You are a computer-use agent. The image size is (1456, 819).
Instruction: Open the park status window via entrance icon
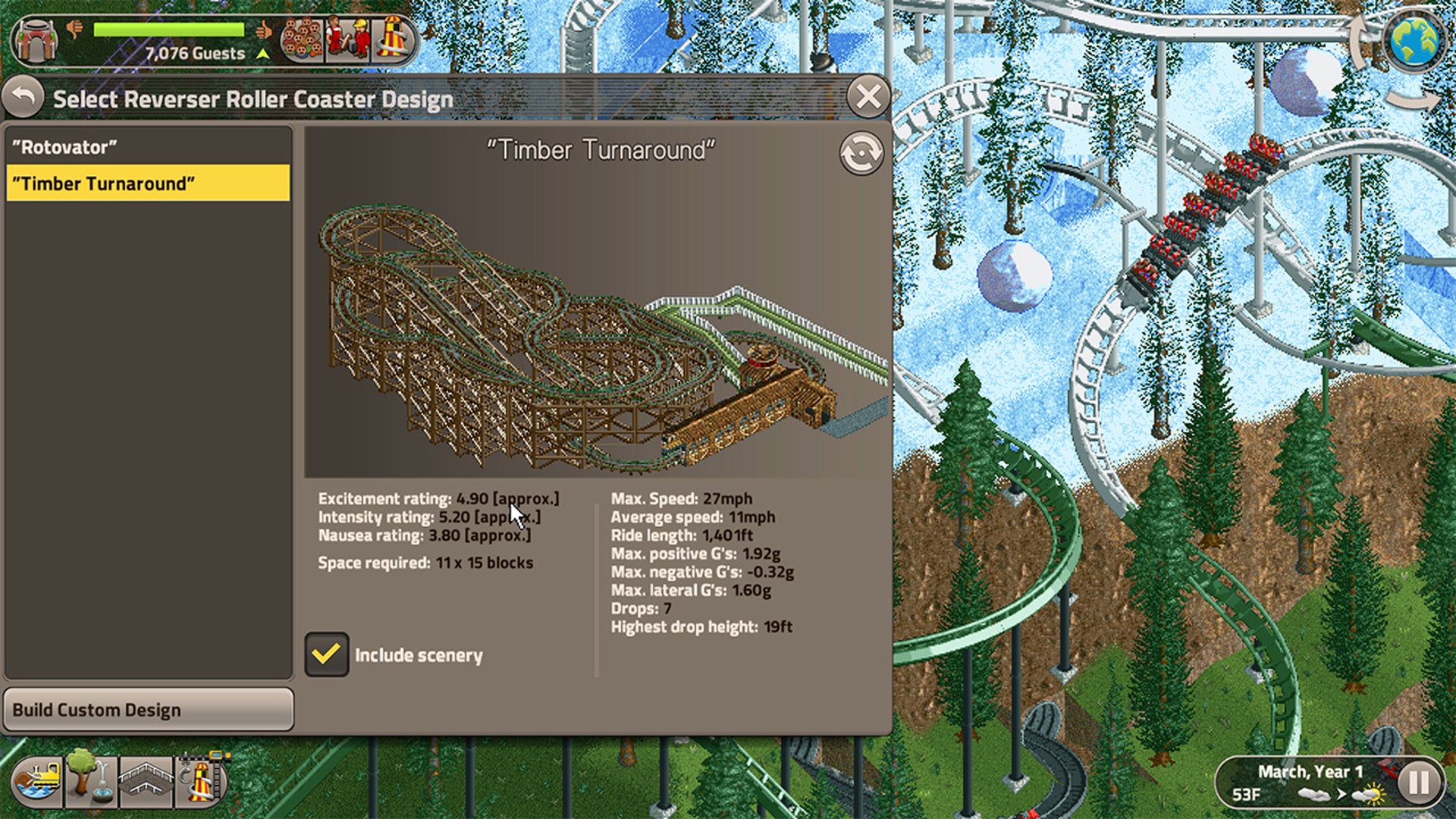coord(35,38)
